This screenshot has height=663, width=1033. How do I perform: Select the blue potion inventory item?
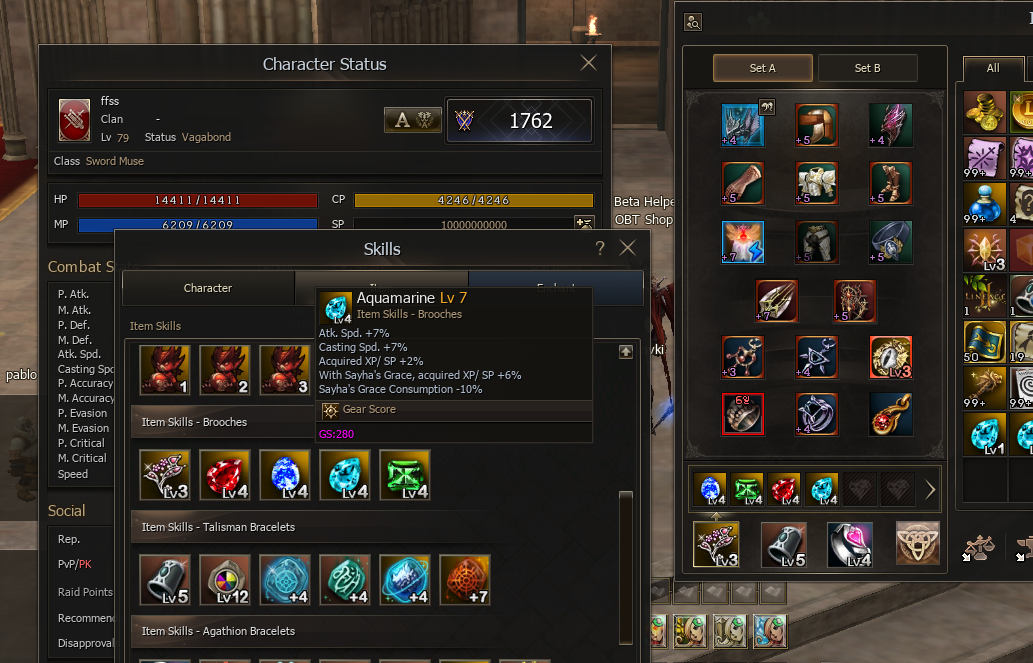click(x=985, y=205)
